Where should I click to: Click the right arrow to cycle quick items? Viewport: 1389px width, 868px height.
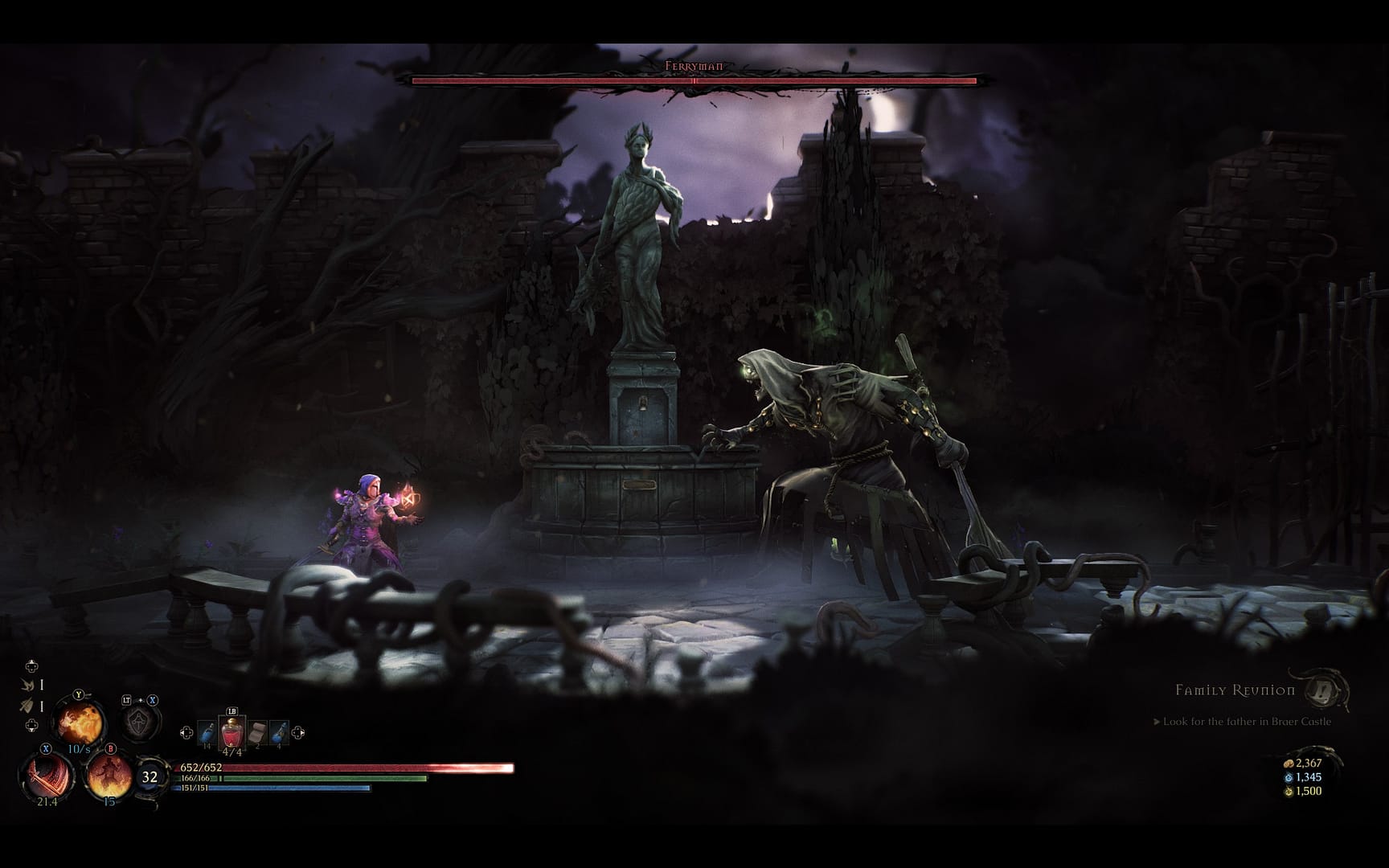coord(297,732)
